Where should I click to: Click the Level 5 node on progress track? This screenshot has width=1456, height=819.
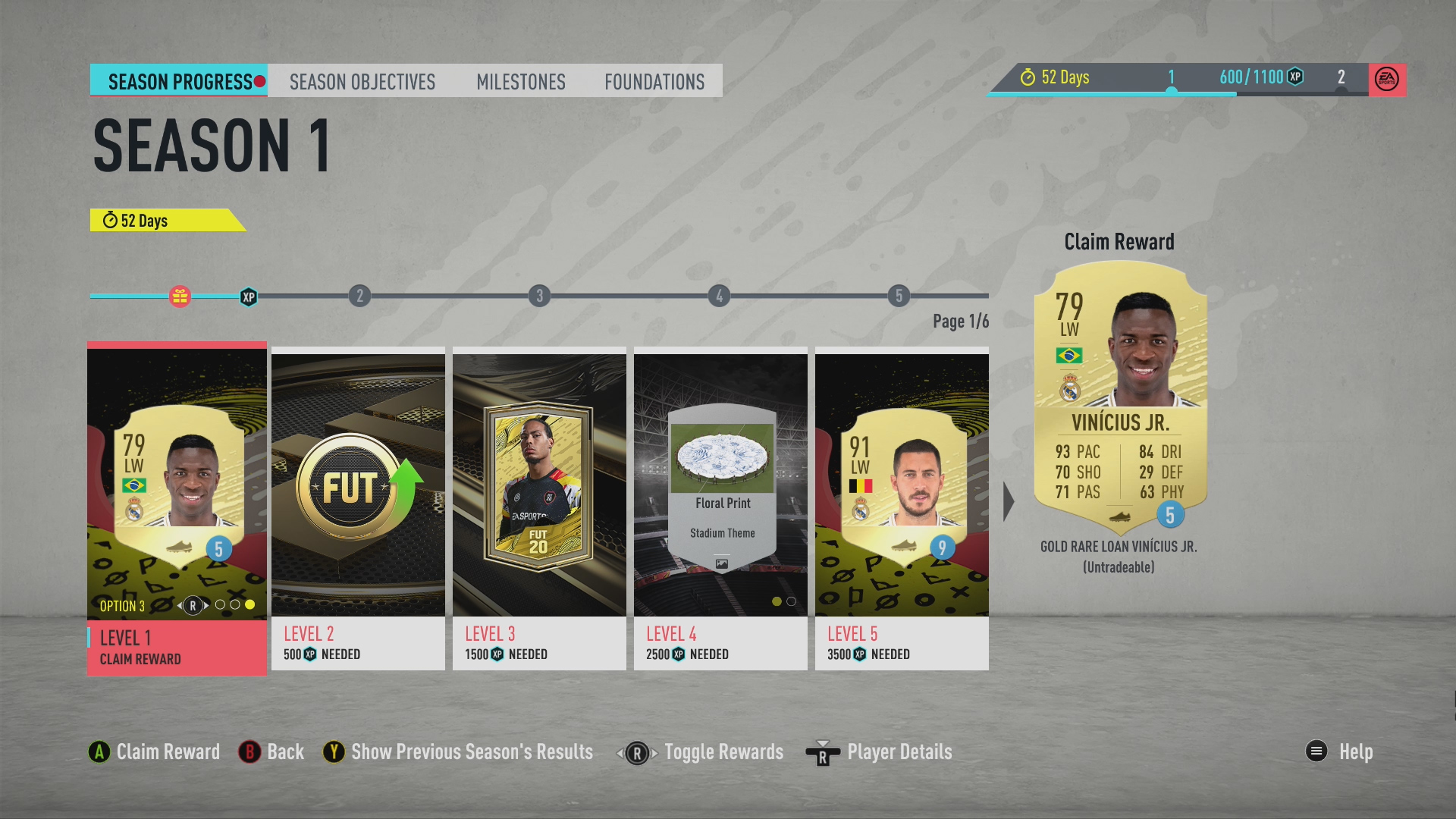[x=898, y=297]
